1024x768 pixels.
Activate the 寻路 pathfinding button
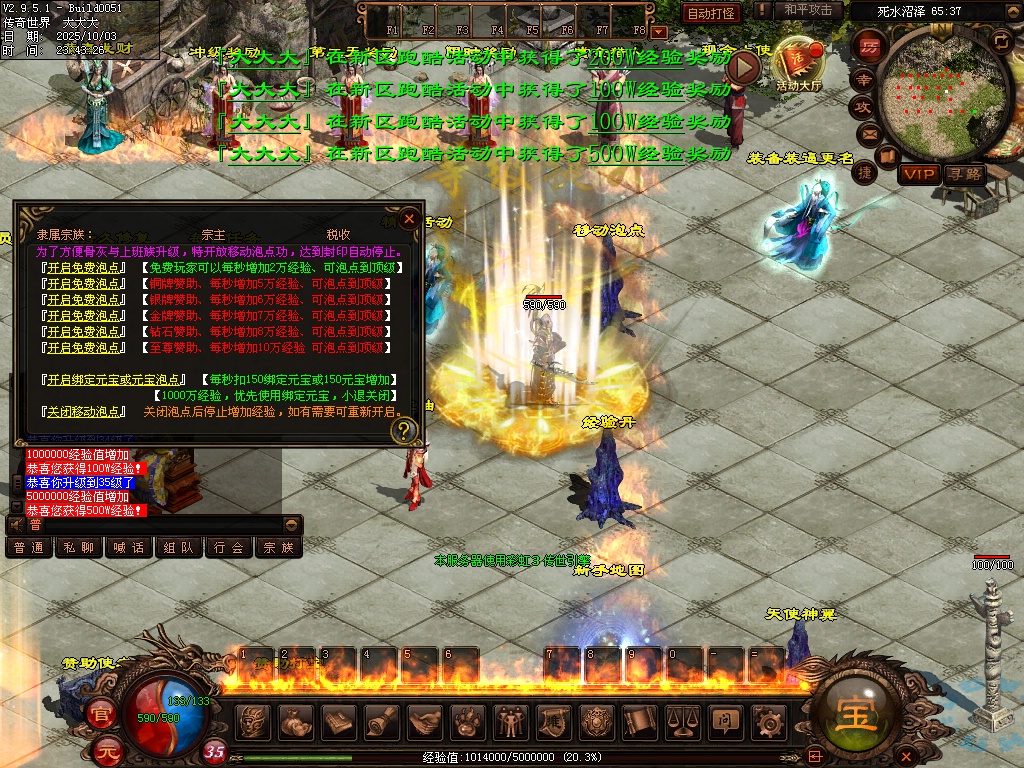[x=965, y=174]
